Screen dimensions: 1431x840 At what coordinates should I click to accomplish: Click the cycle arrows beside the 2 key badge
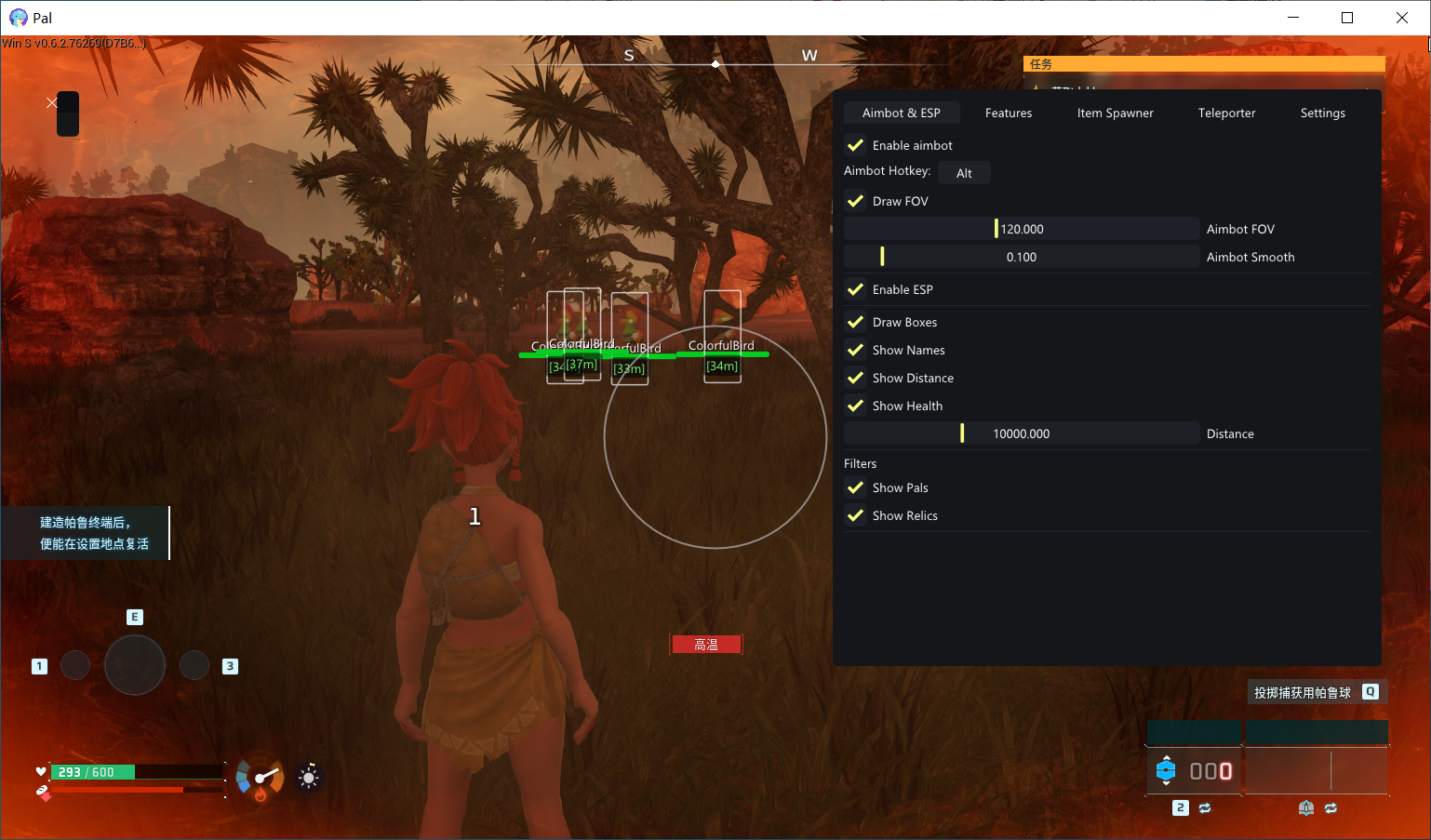pyautogui.click(x=1205, y=808)
